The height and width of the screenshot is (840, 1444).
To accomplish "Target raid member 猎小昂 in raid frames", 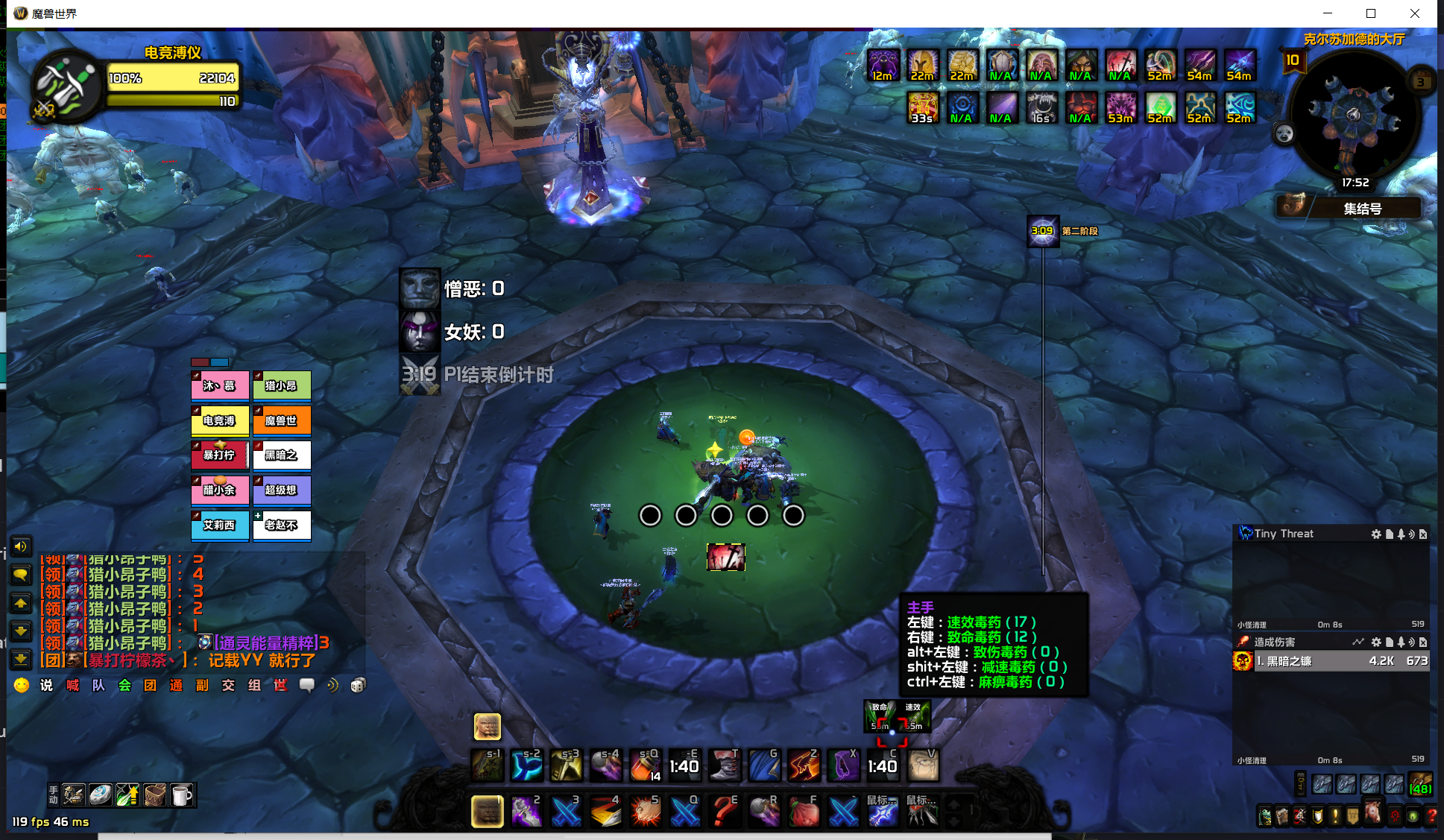I will pos(281,386).
